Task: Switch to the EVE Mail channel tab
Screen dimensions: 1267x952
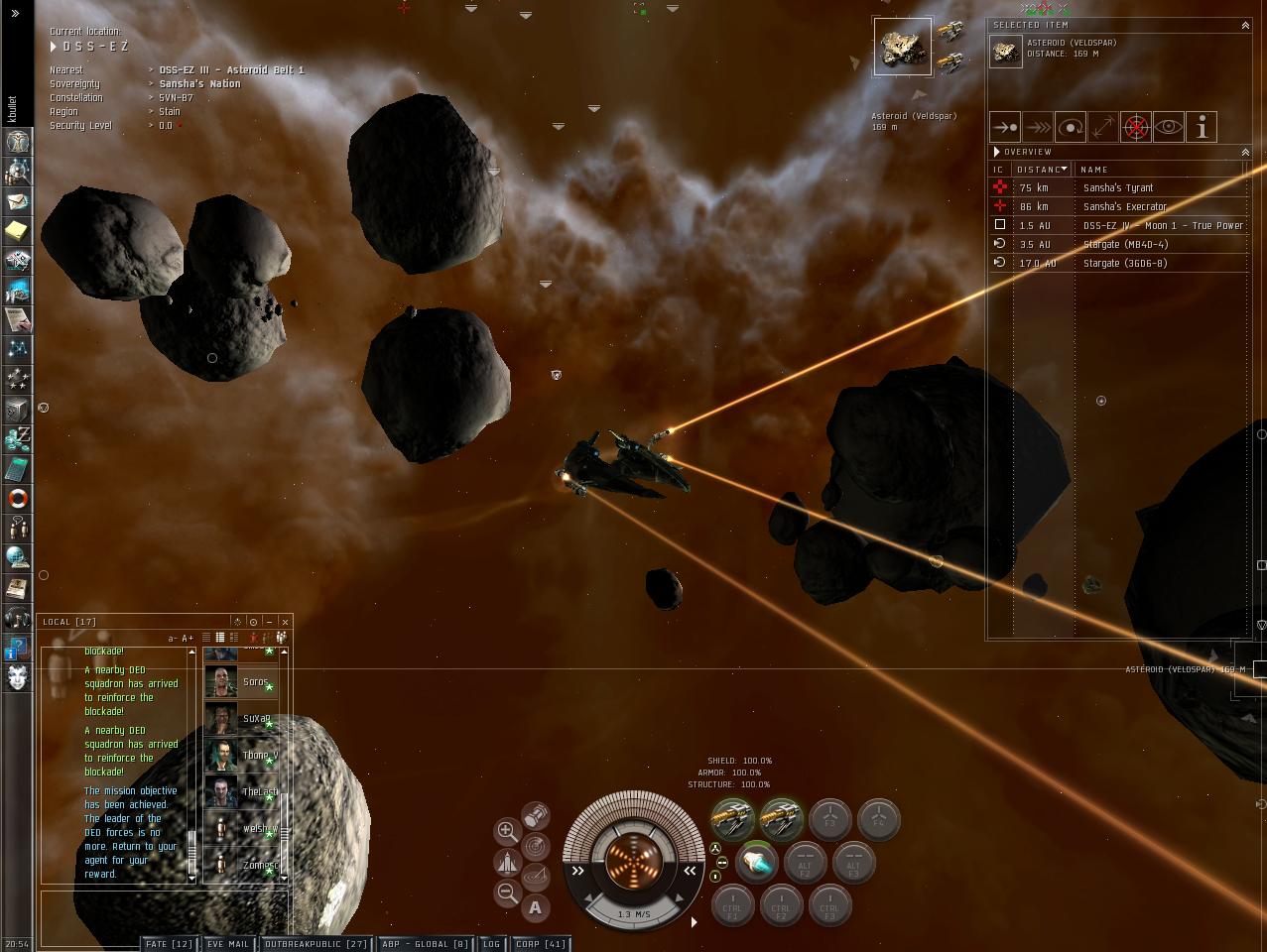Action: (228, 944)
